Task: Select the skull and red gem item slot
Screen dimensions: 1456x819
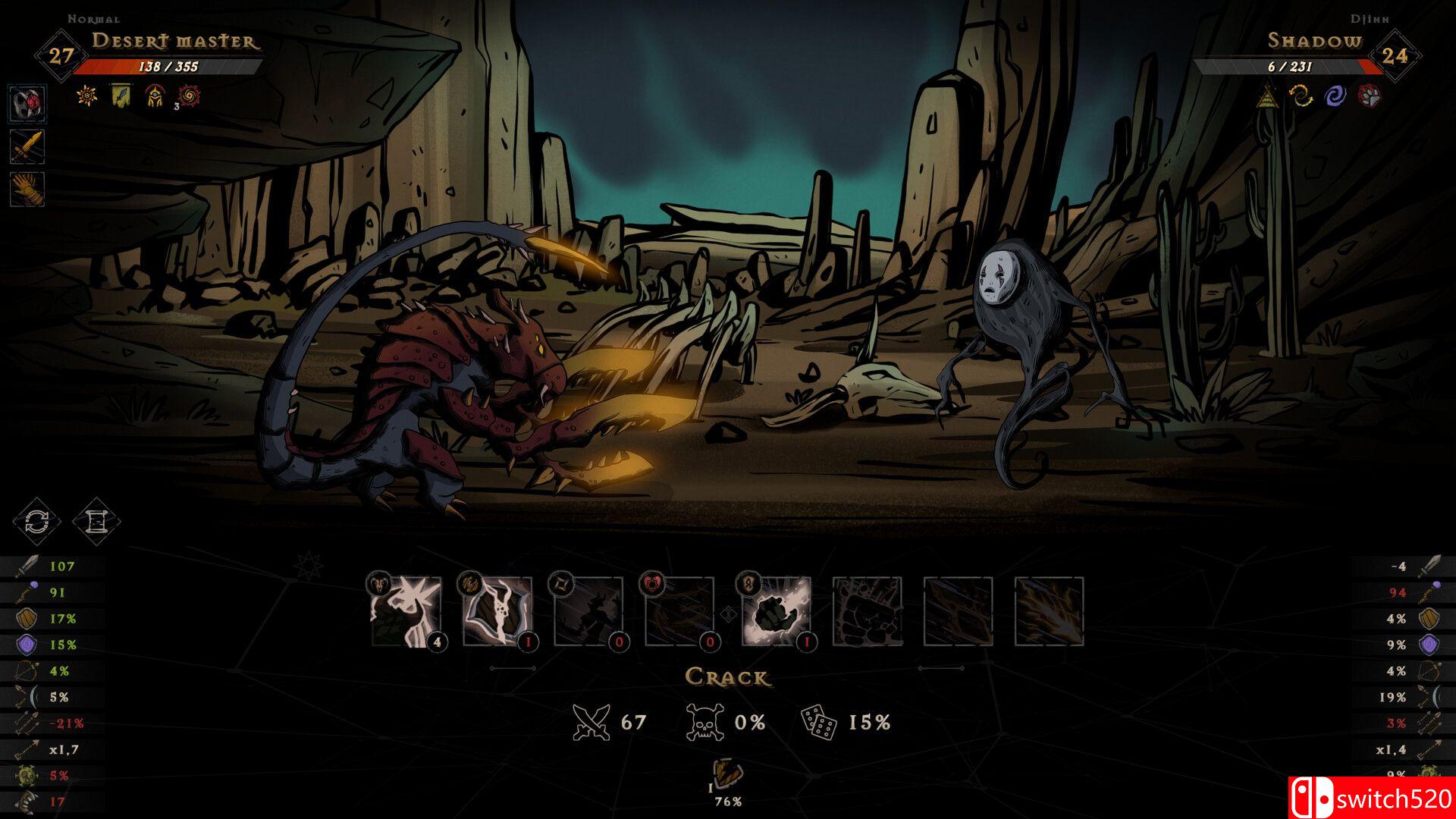Action: click(x=28, y=104)
